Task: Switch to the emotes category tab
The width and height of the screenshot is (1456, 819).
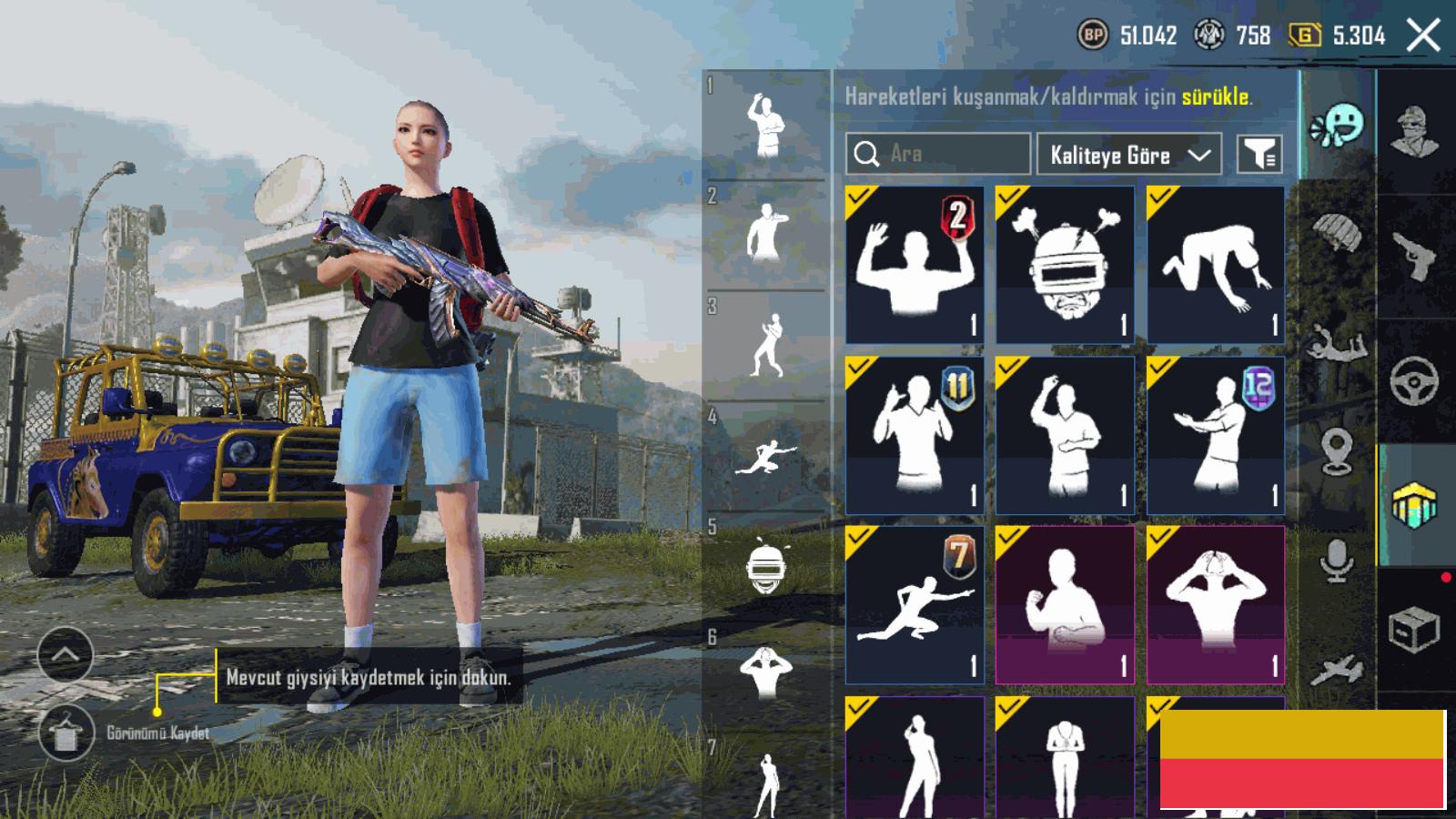Action: (1337, 125)
